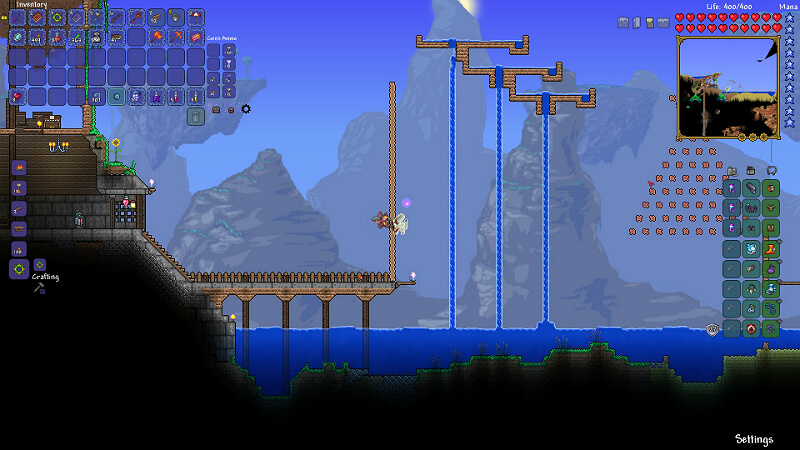This screenshot has width=800, height=450.
Task: Select the flintlock gun crafting recipe
Action: pos(18,209)
